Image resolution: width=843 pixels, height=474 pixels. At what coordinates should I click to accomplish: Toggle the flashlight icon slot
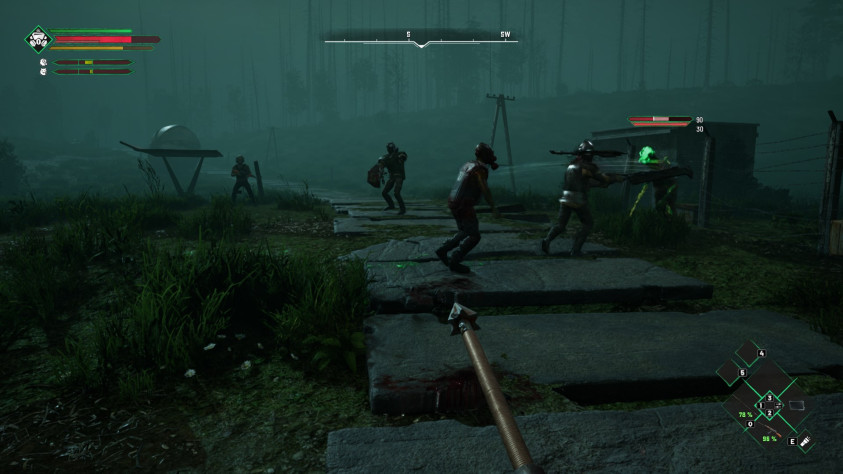tap(804, 439)
